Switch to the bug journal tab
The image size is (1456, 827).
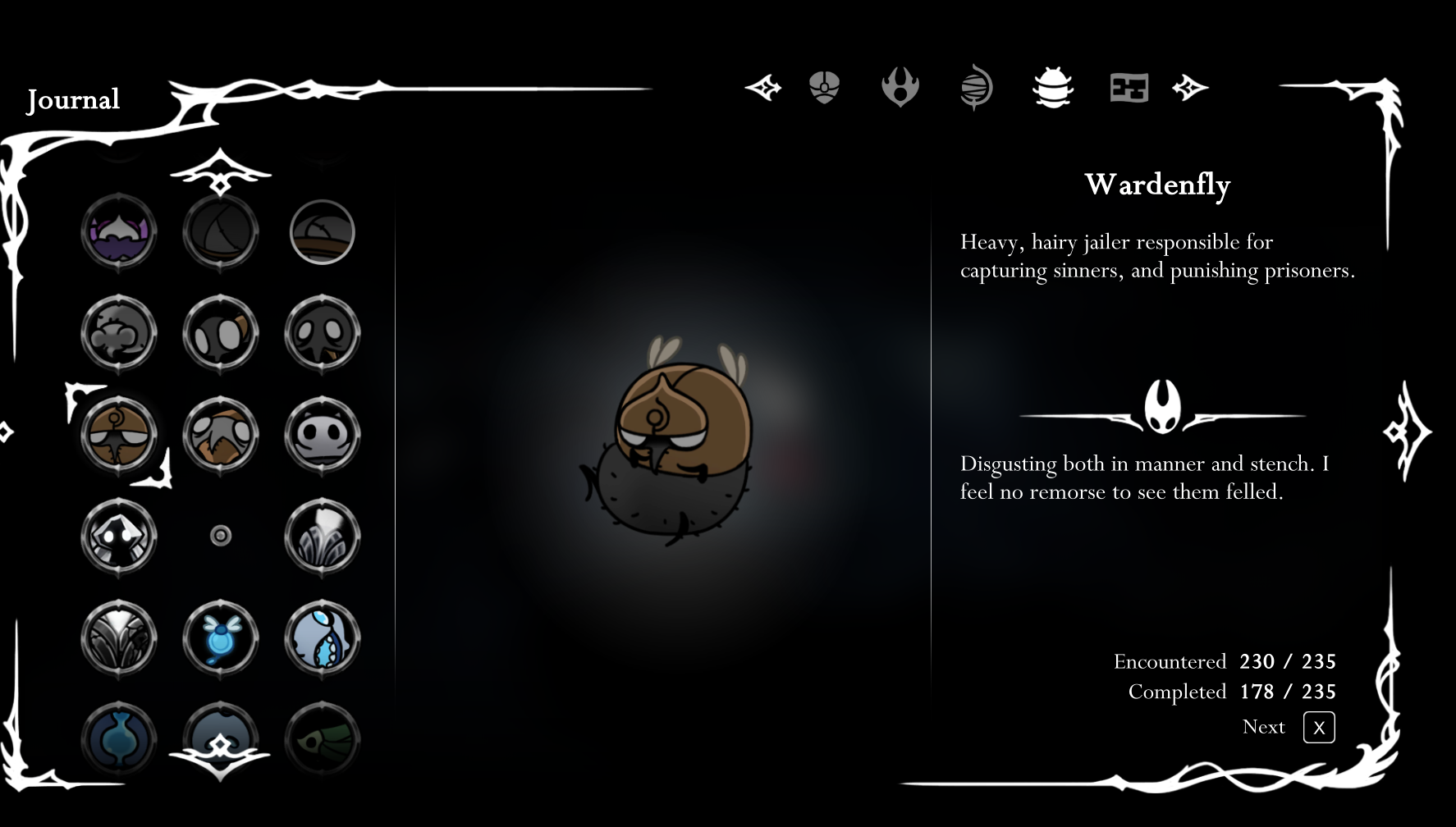pyautogui.click(x=1052, y=88)
